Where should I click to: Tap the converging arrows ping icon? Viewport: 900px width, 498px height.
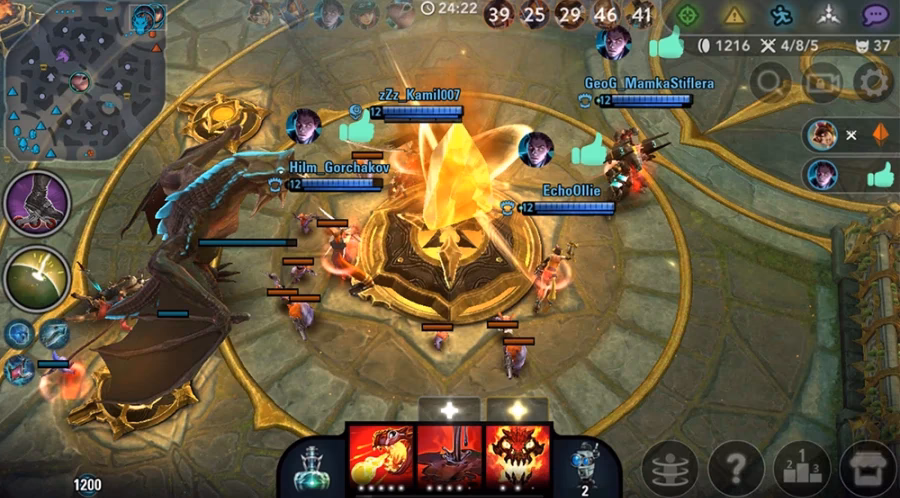click(x=829, y=15)
